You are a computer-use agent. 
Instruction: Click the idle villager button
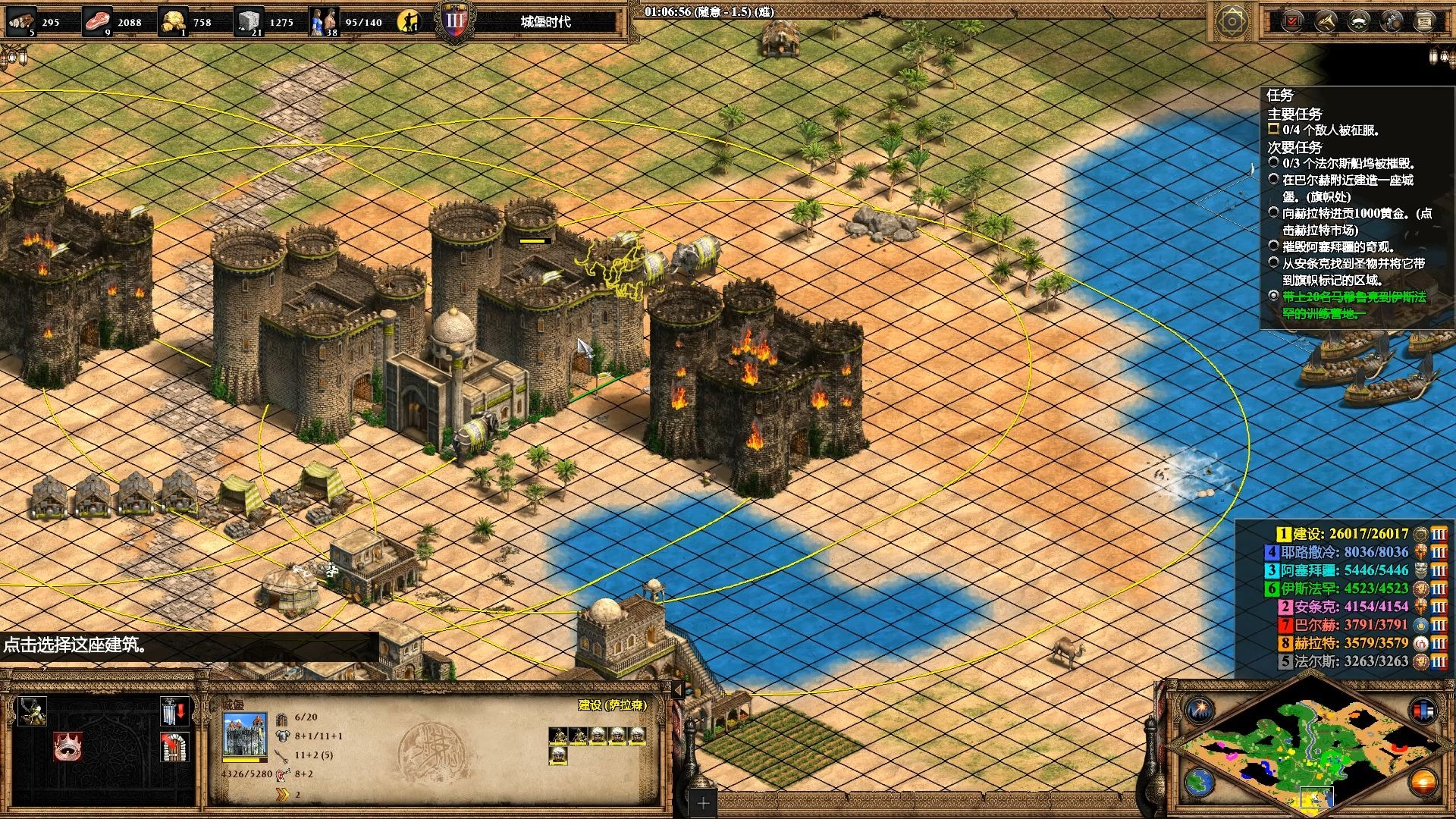tap(409, 21)
